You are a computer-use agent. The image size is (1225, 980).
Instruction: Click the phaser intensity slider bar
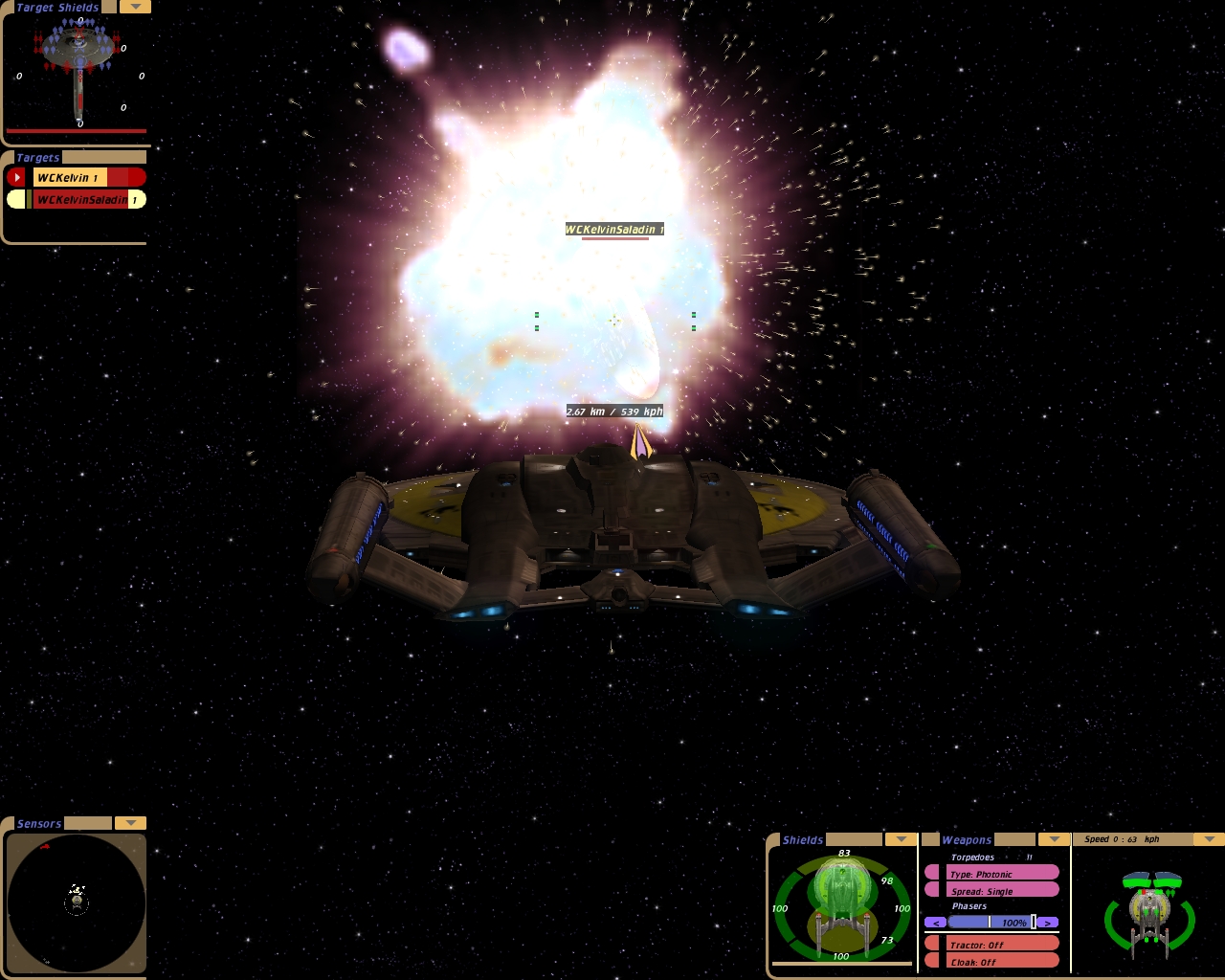991,923
